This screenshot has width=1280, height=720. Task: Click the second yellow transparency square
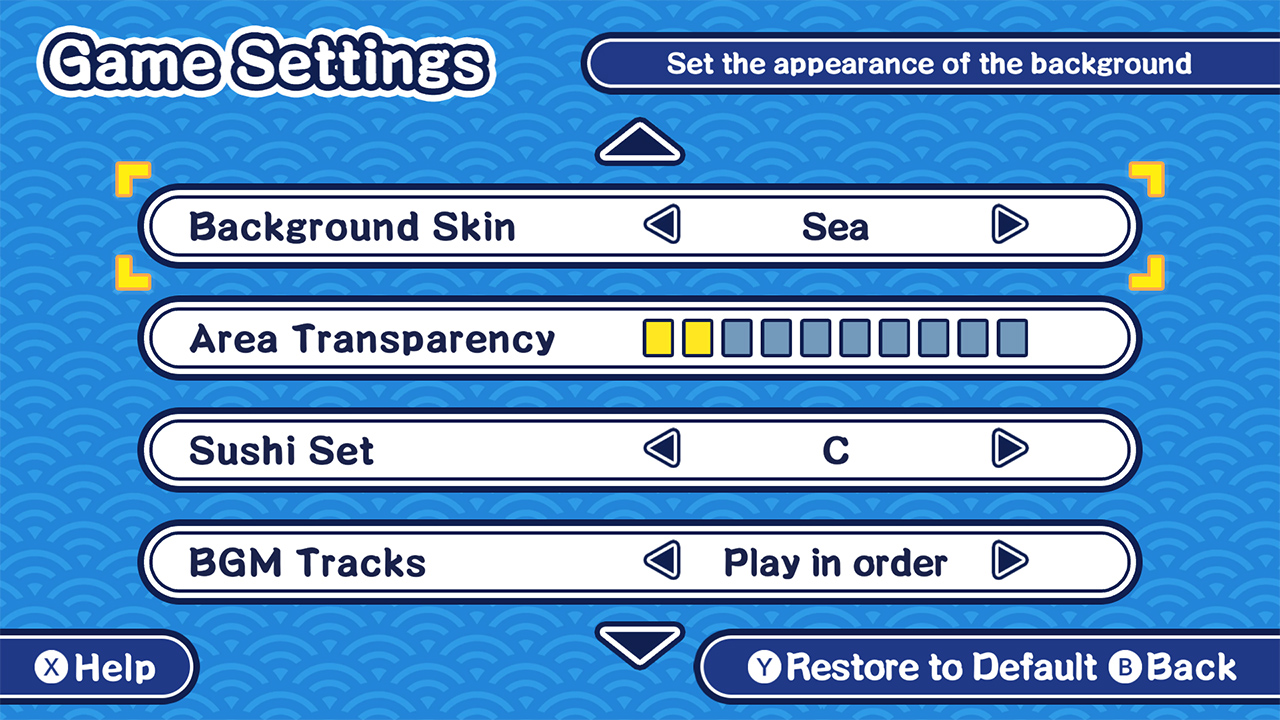pyautogui.click(x=698, y=338)
